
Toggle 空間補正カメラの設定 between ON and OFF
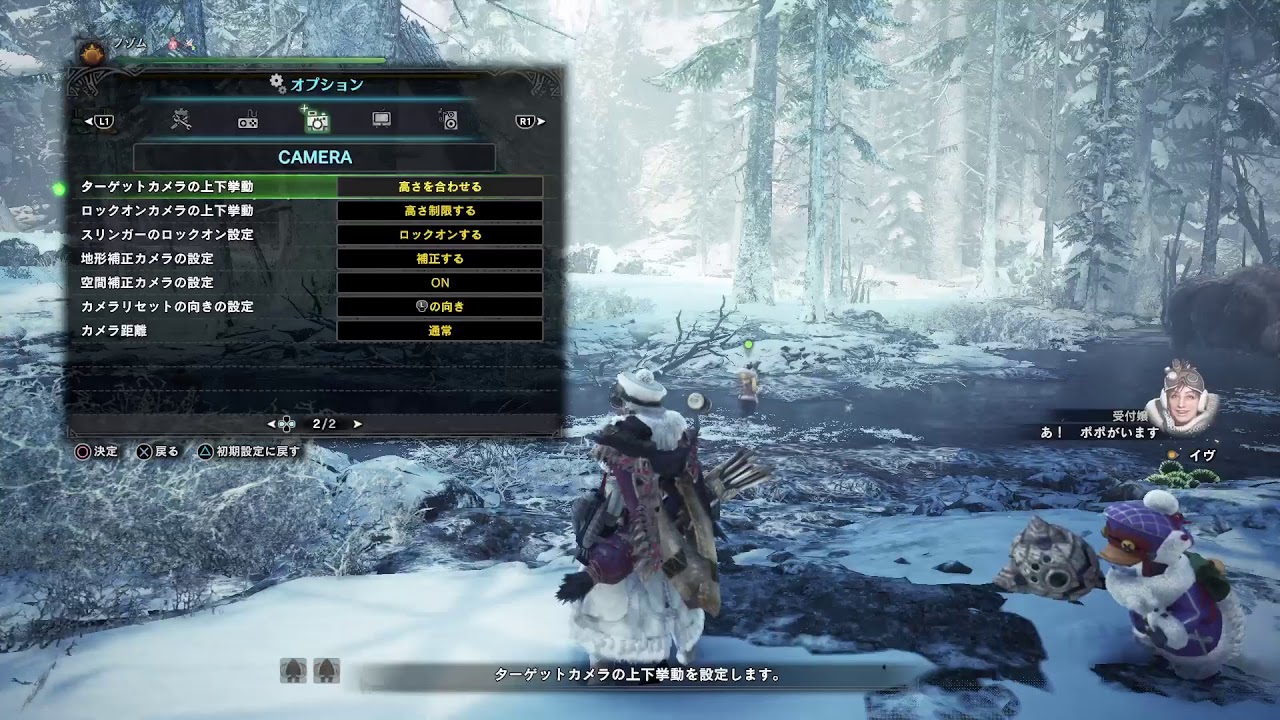[x=441, y=282]
